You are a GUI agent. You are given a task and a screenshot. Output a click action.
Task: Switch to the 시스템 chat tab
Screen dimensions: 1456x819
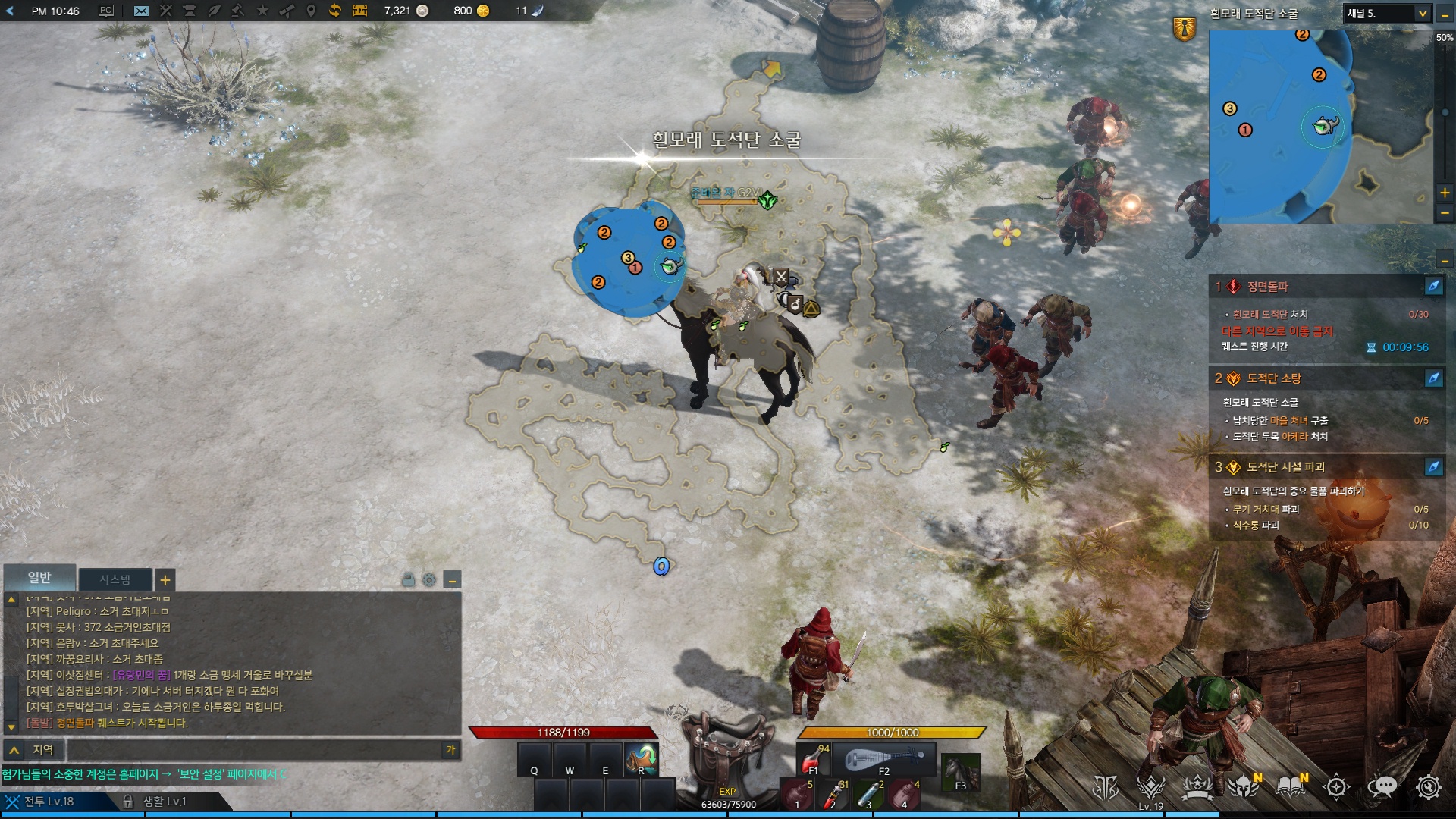115,580
